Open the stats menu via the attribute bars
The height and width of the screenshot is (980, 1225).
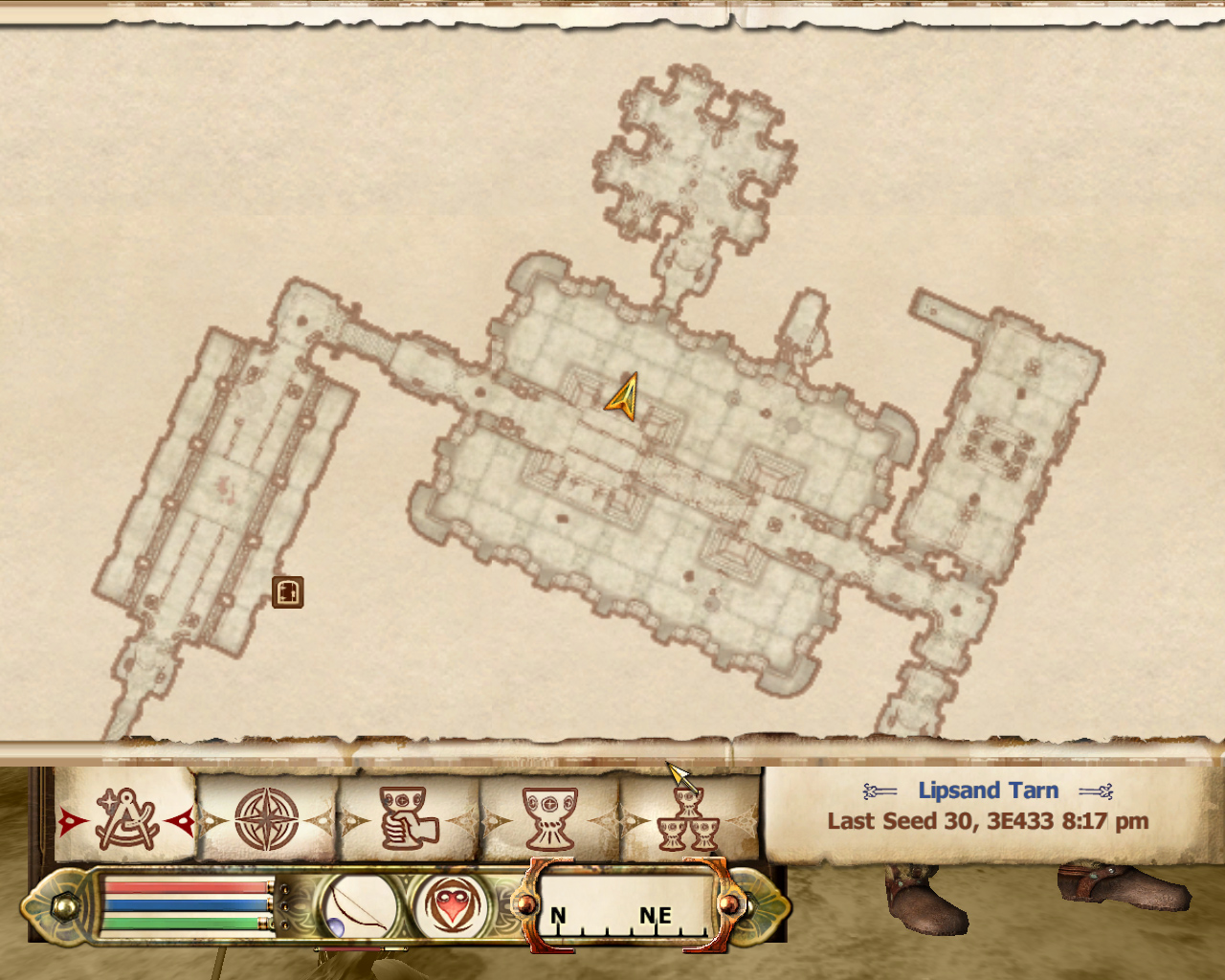click(x=188, y=905)
